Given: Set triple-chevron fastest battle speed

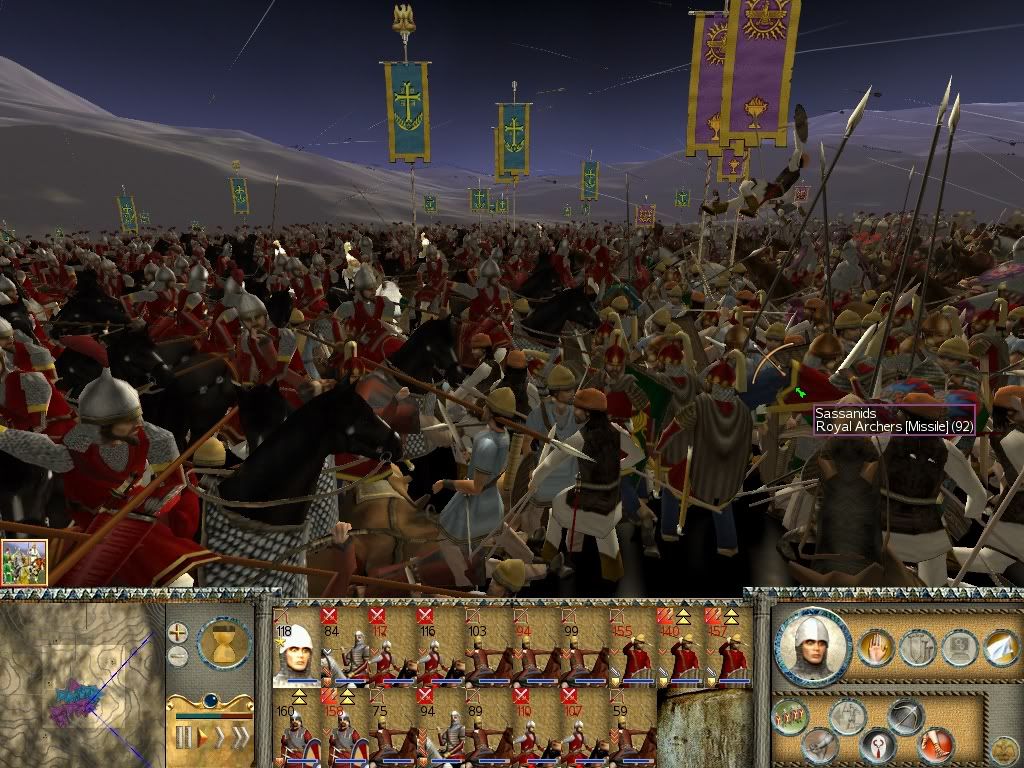Looking at the screenshot, I should tap(241, 738).
